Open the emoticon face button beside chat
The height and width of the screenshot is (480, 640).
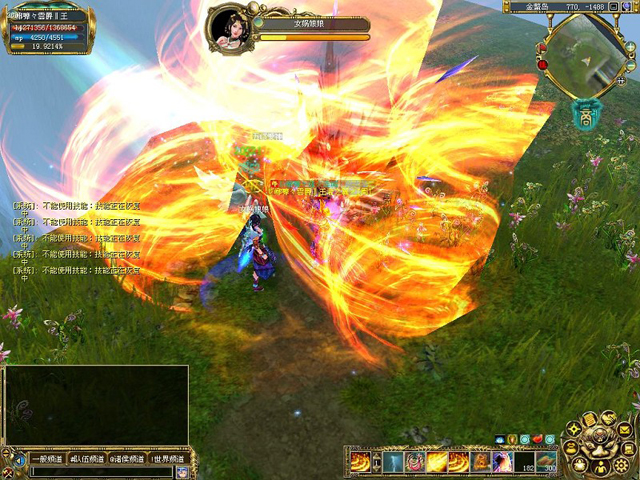click(182, 472)
